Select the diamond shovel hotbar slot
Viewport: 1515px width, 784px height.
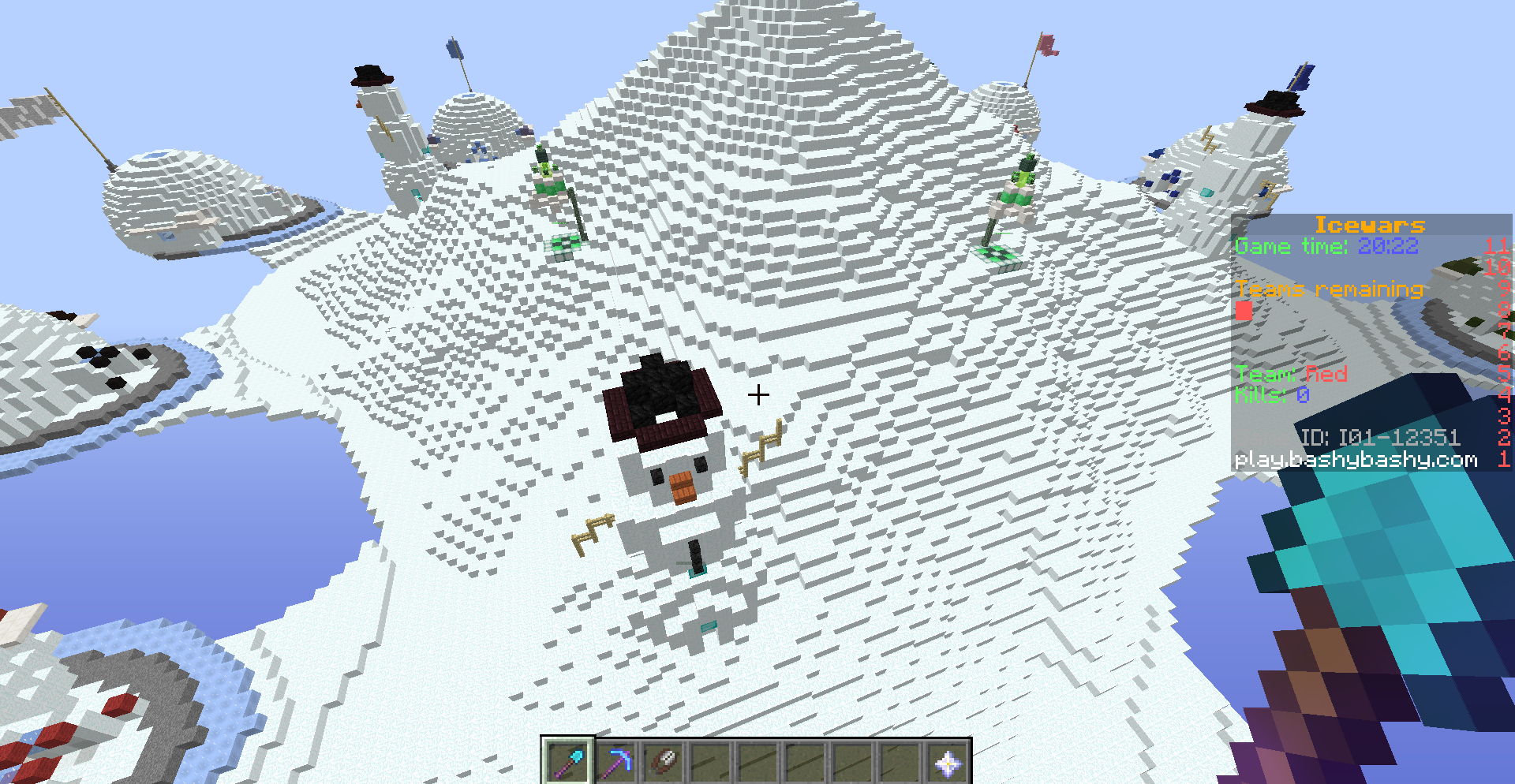567,761
